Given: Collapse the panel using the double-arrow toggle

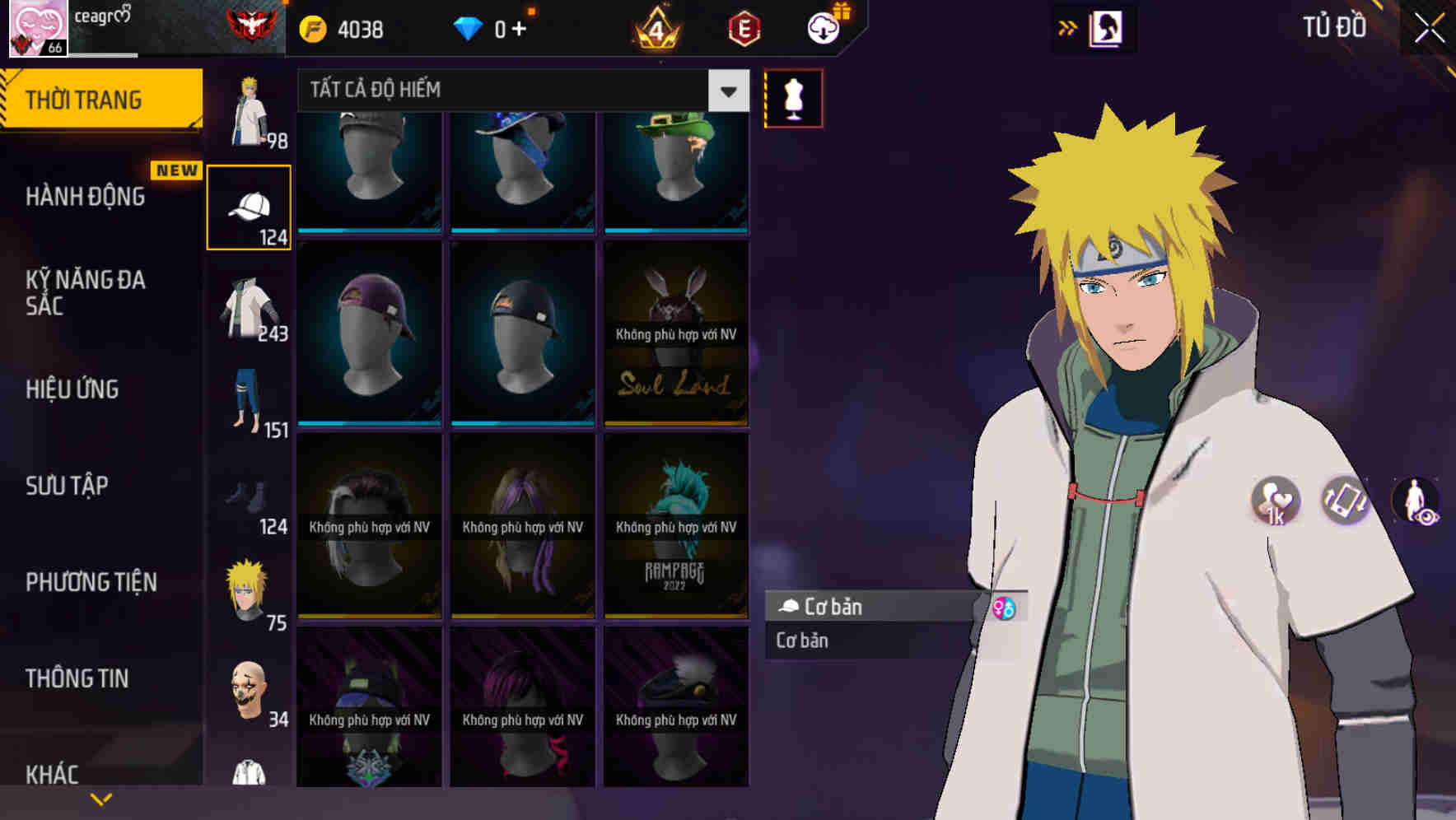Looking at the screenshot, I should [x=1067, y=27].
